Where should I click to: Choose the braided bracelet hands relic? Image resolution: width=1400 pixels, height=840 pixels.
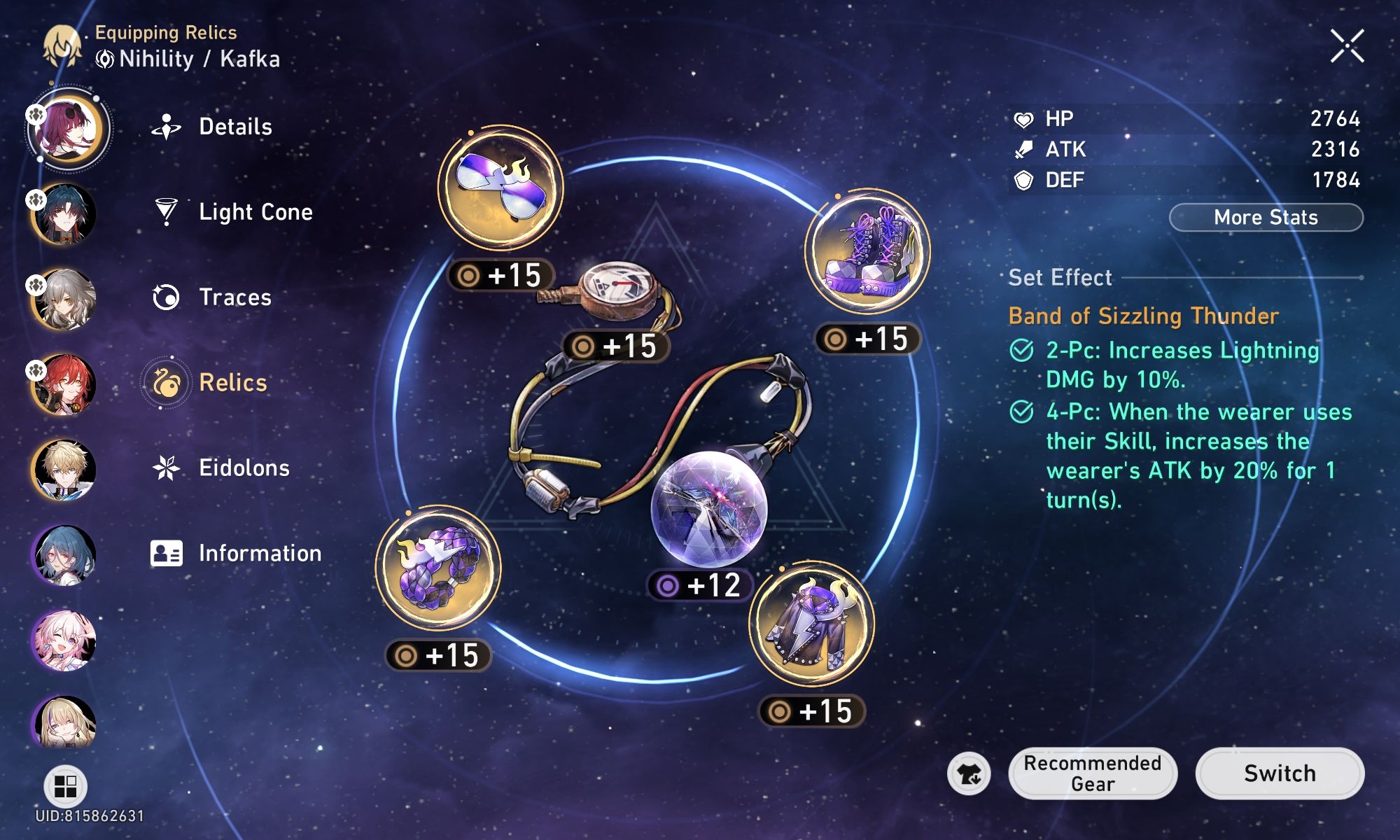pos(438,567)
